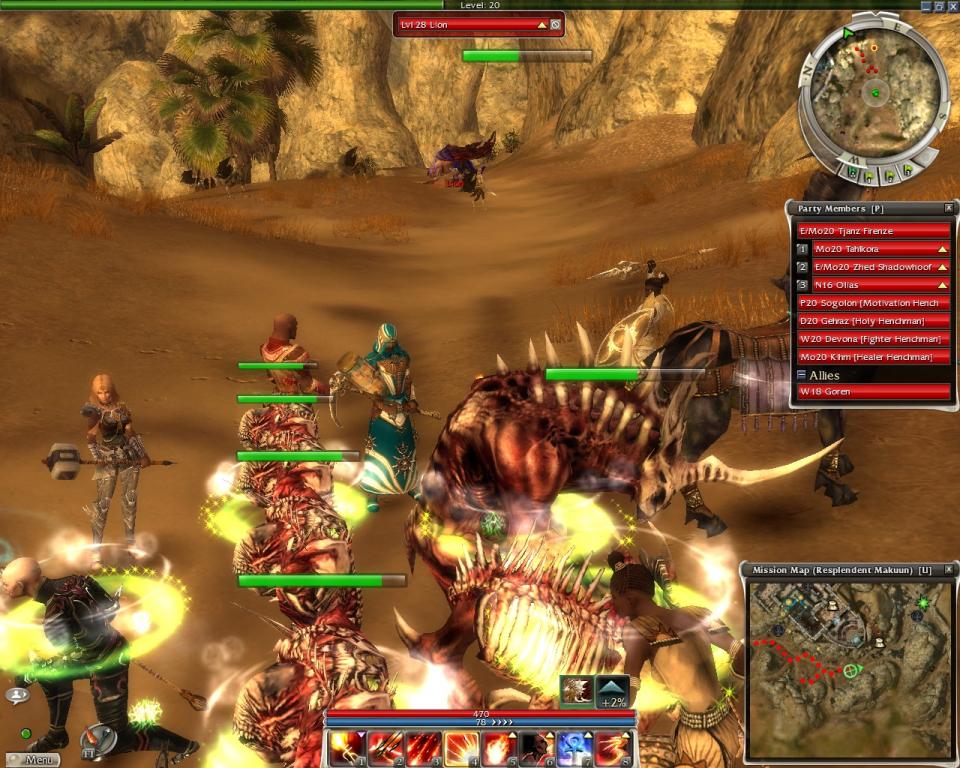Viewport: 960px width, 768px height.
Task: Open the game Menu button
Action: click(34, 759)
